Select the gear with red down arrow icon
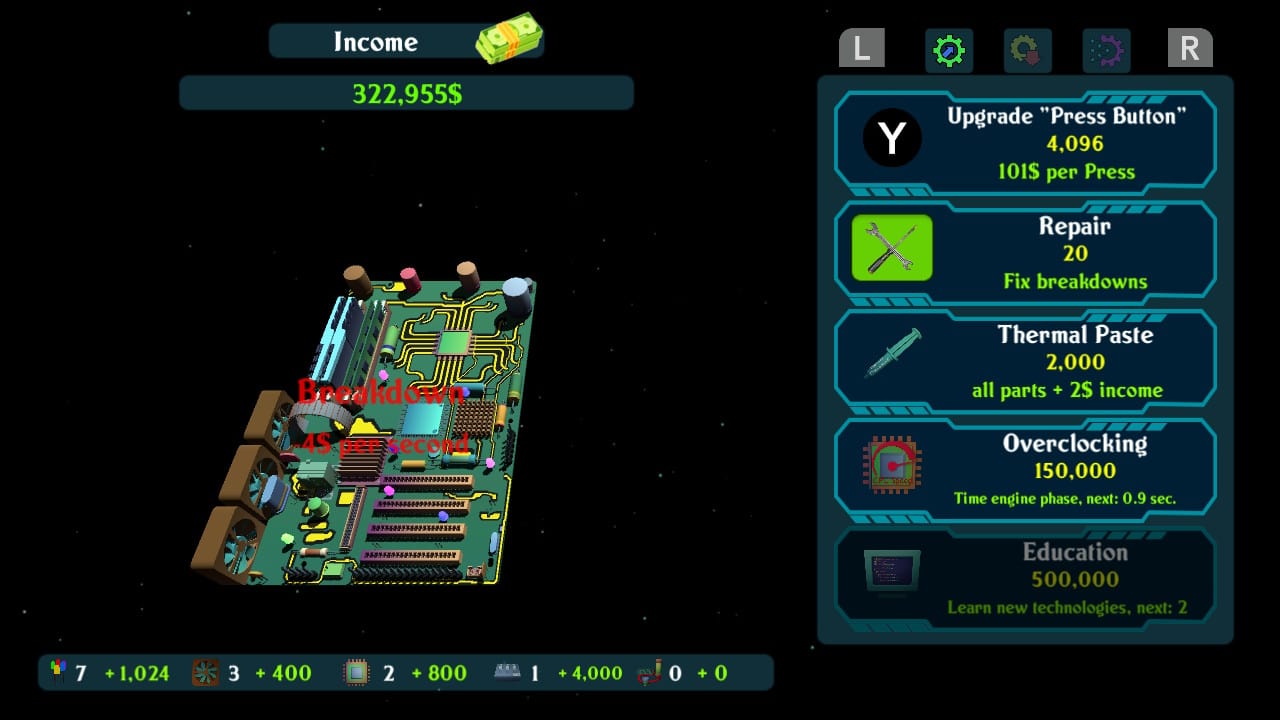The height and width of the screenshot is (720, 1280). 1028,51
